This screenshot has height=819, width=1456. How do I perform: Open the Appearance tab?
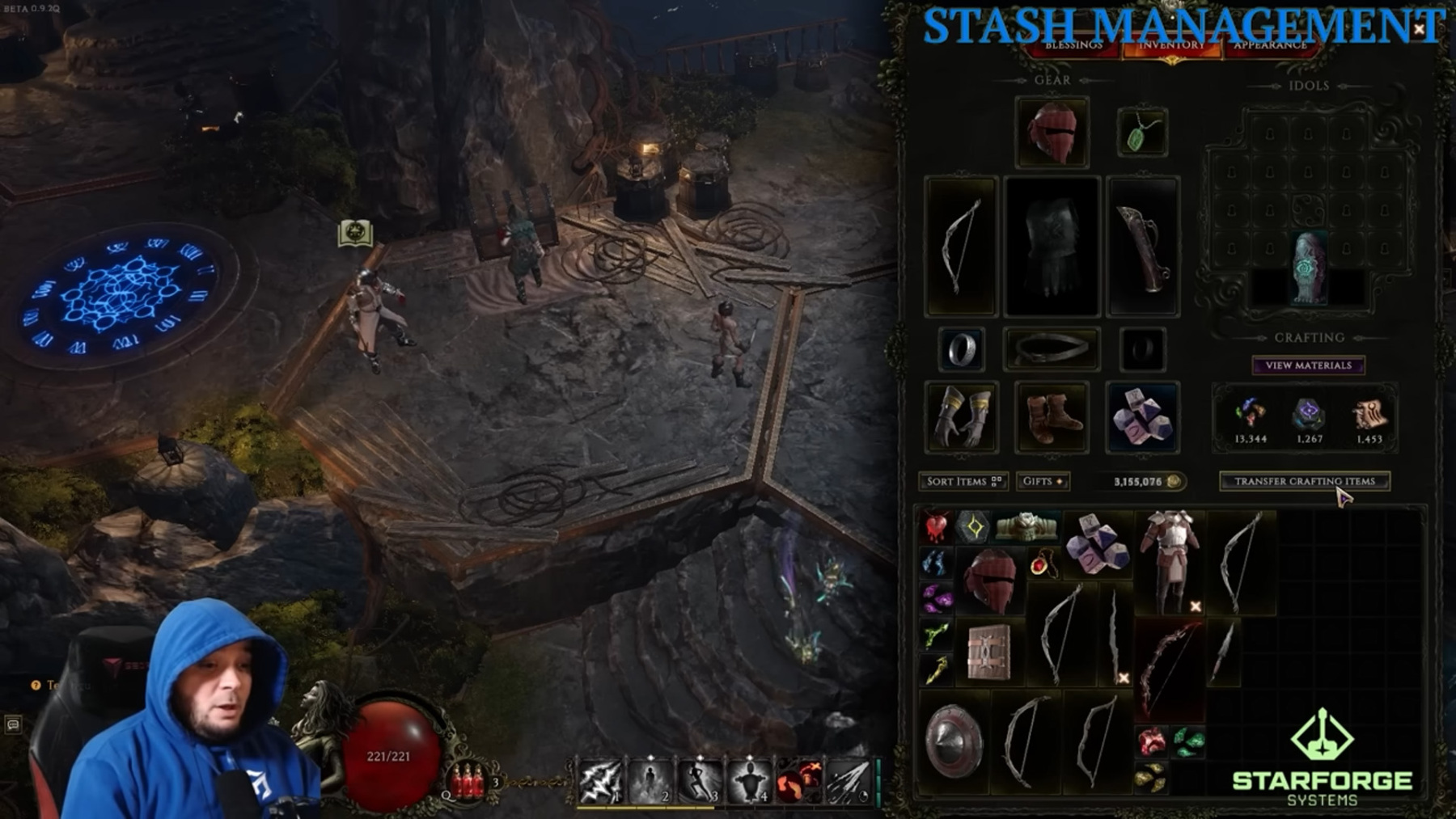point(1269,45)
